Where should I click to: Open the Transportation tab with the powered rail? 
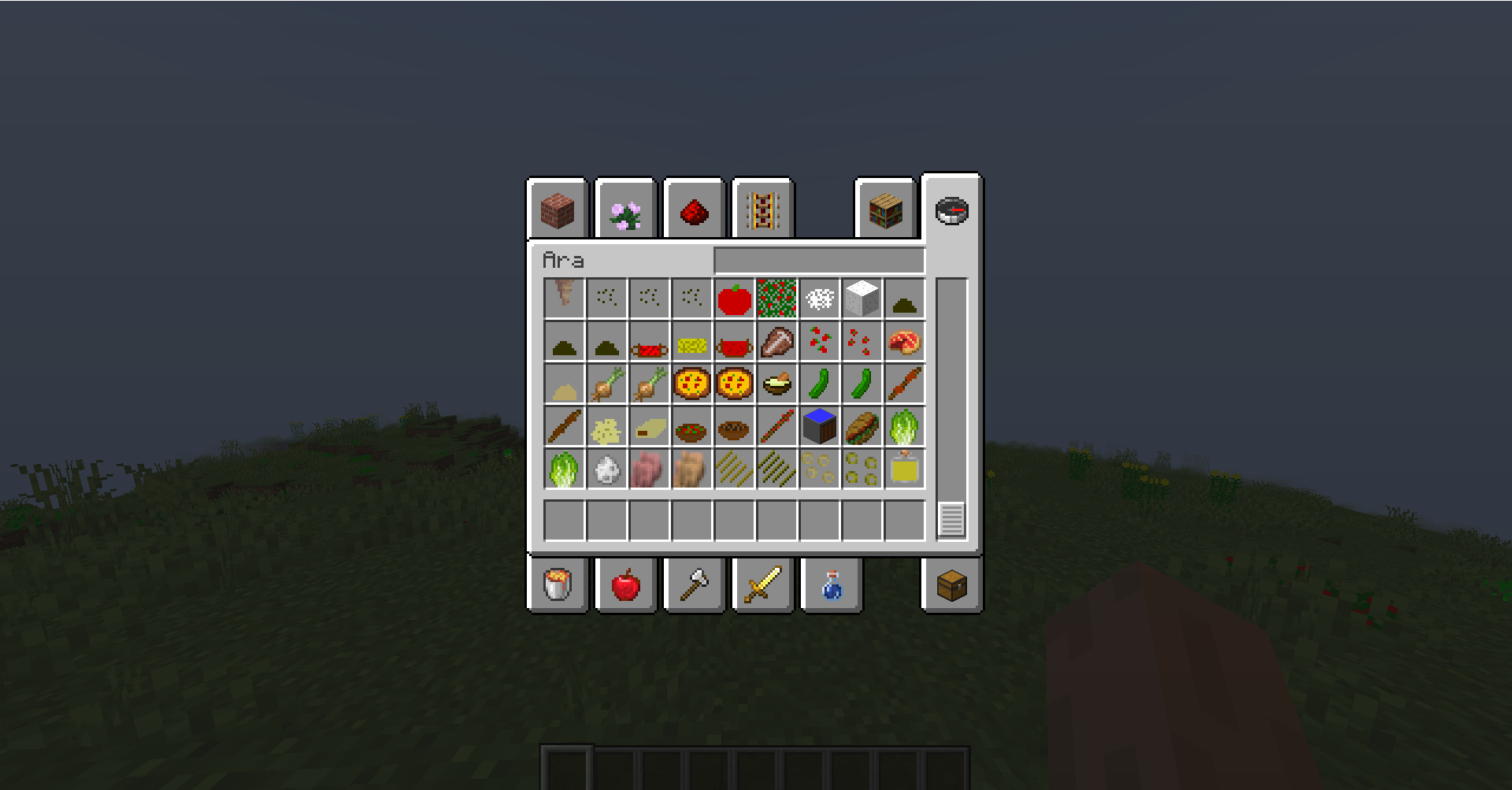762,211
